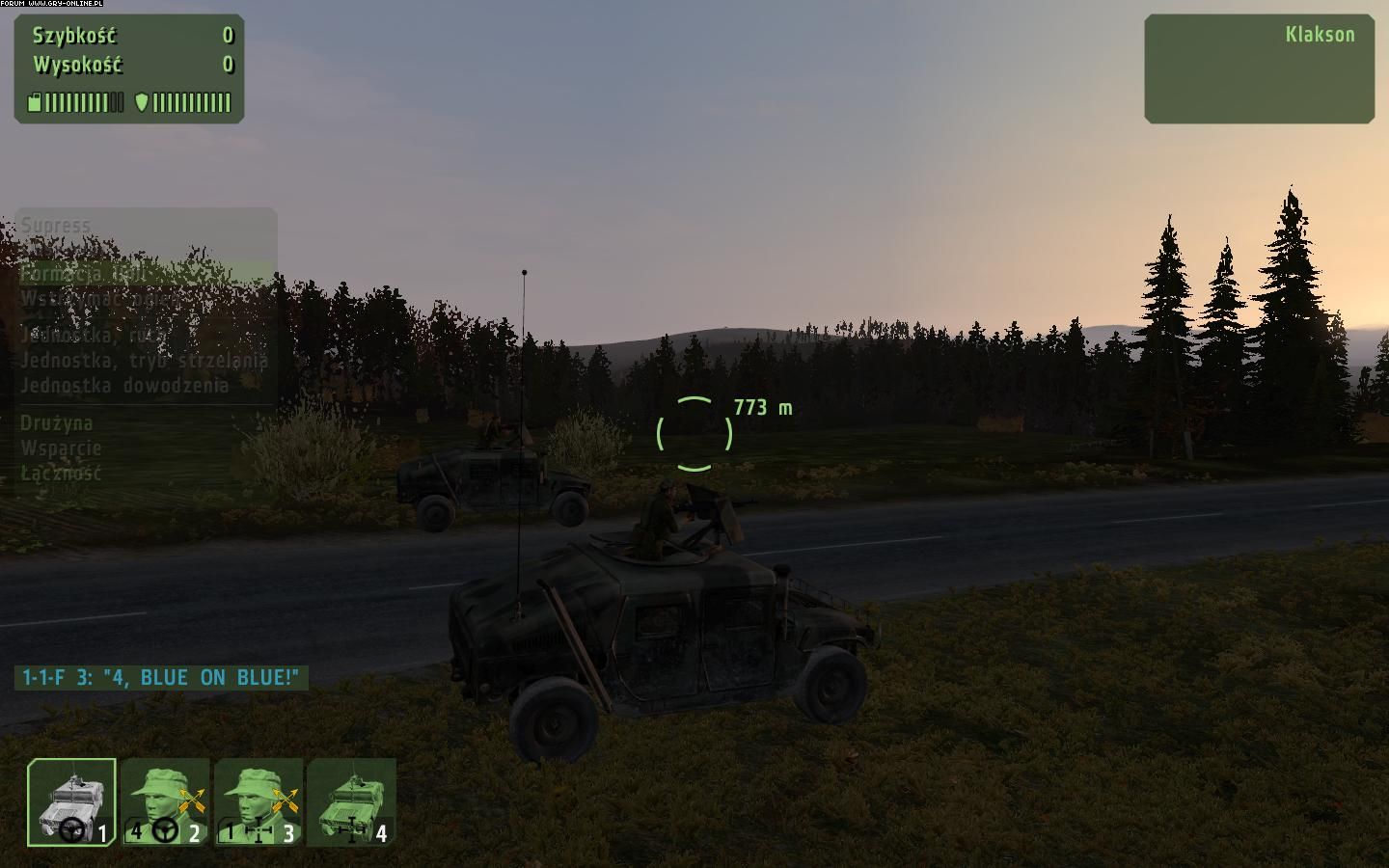Select unit 1 HMMWV driver portrait

coord(71,802)
